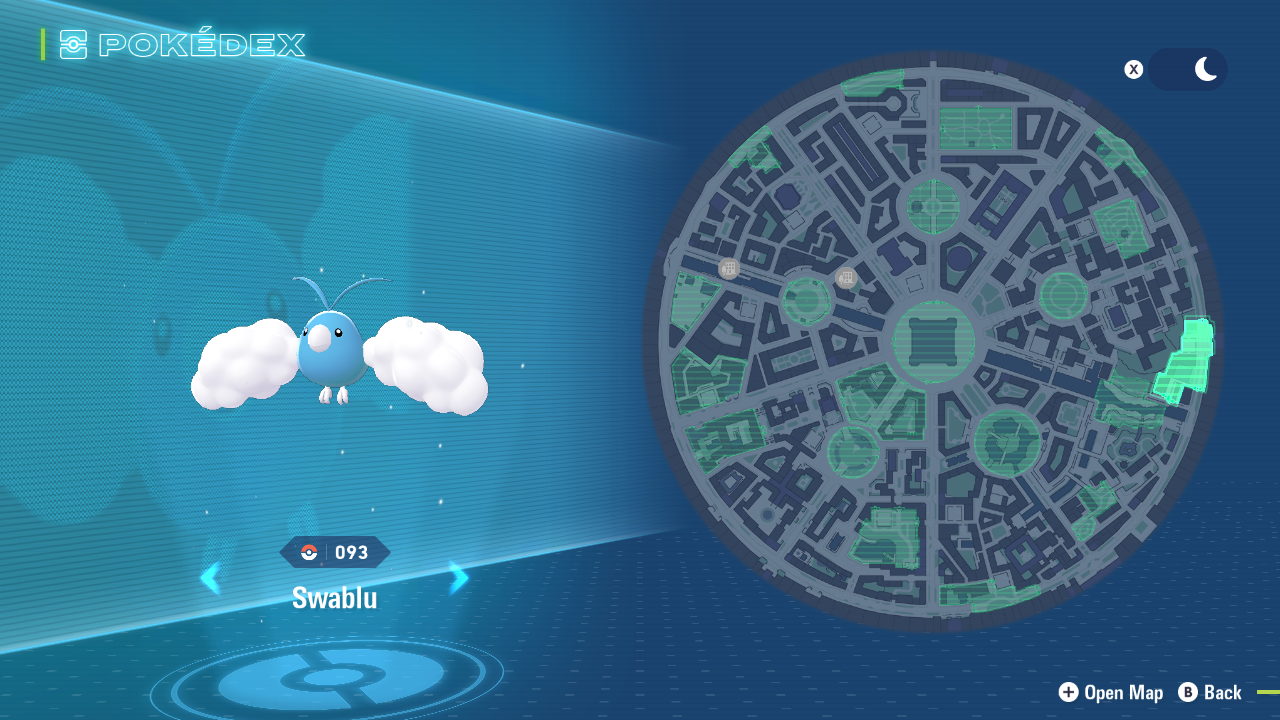The image size is (1280, 720).
Task: Select the next Pokémon arrow right of Swablu
Action: coord(459,578)
